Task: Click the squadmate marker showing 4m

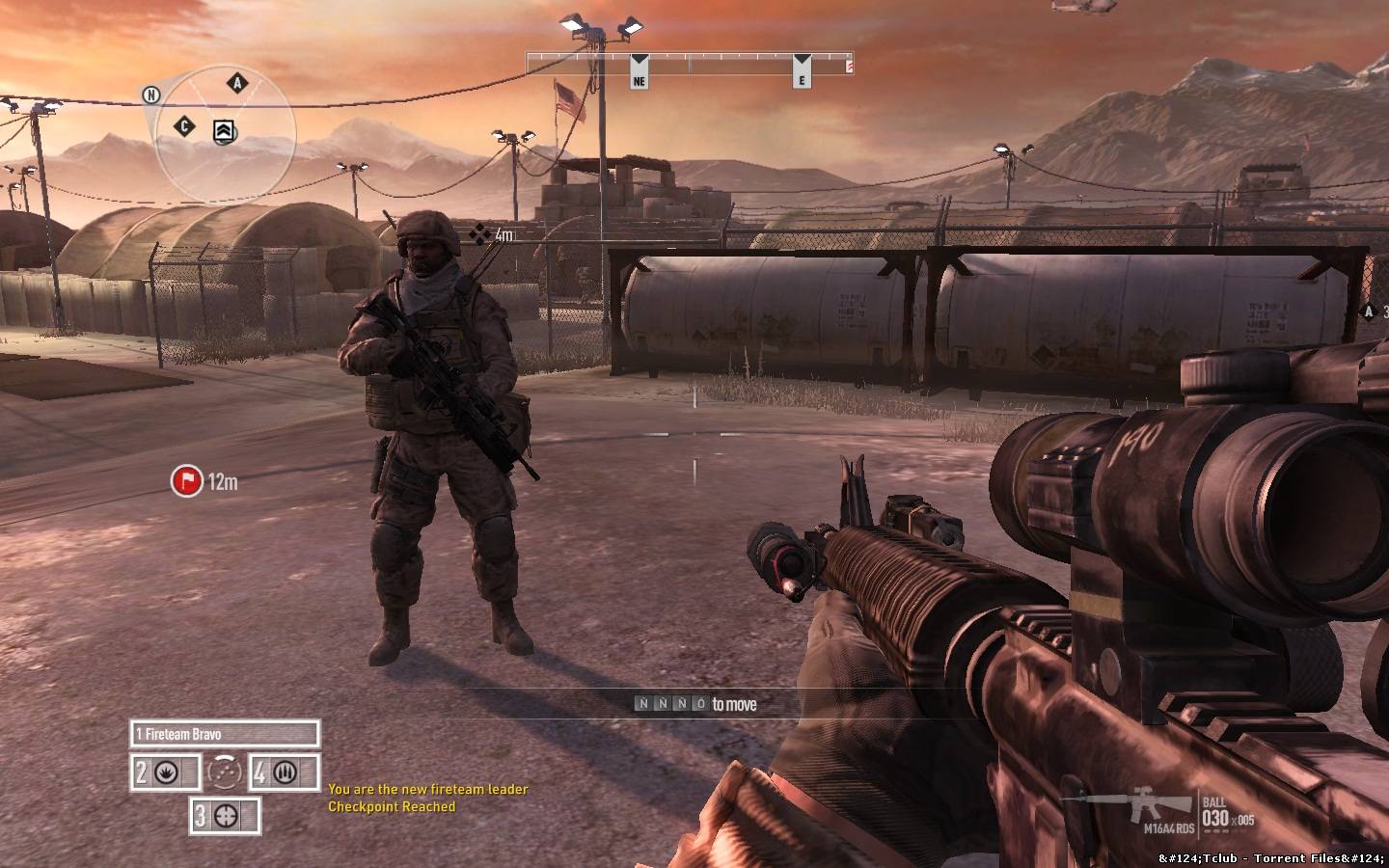Action: tap(478, 233)
